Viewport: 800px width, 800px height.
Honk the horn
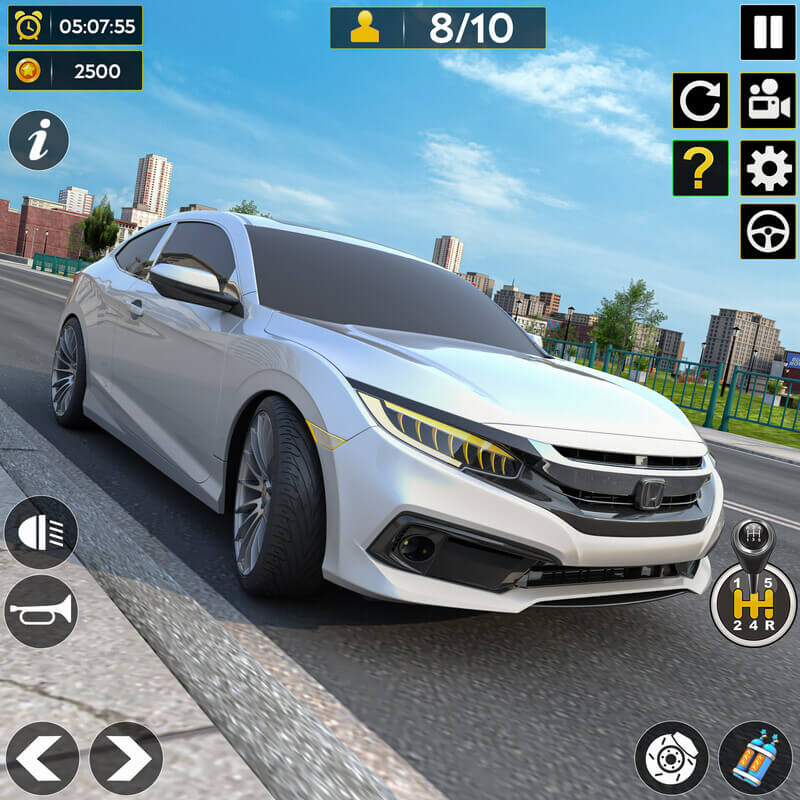pos(41,610)
